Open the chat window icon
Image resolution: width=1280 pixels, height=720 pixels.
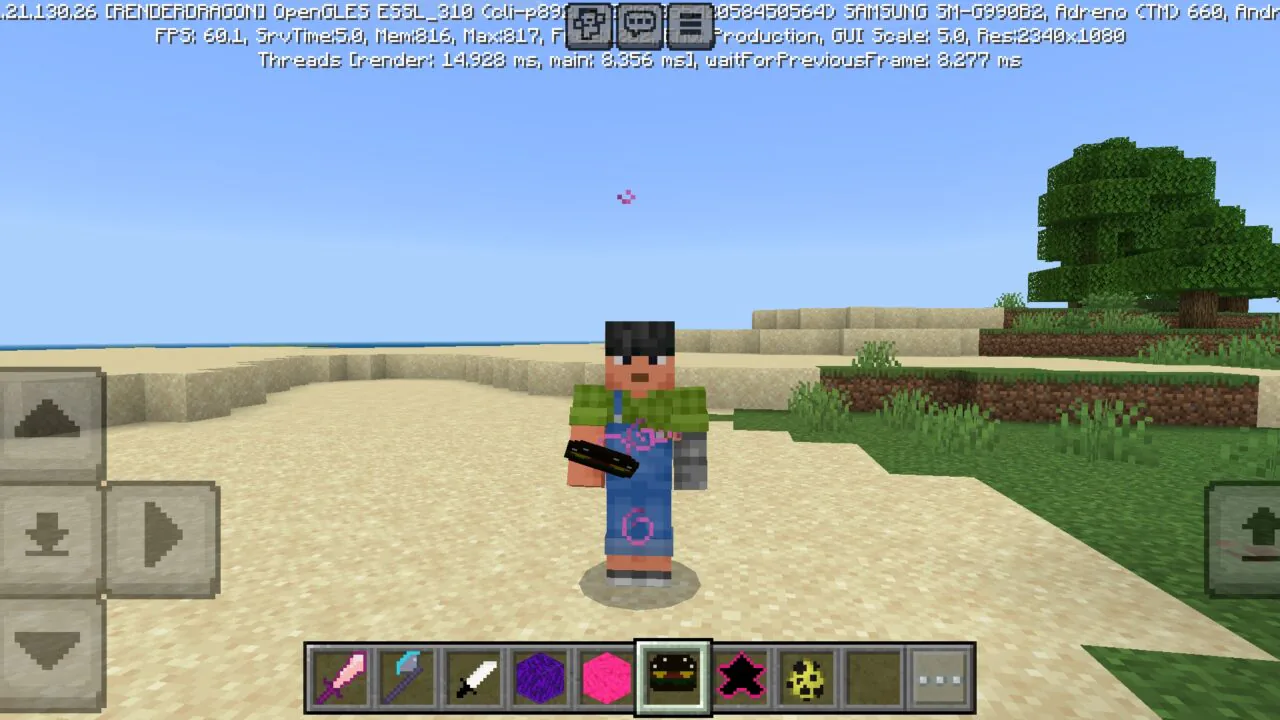(x=640, y=27)
